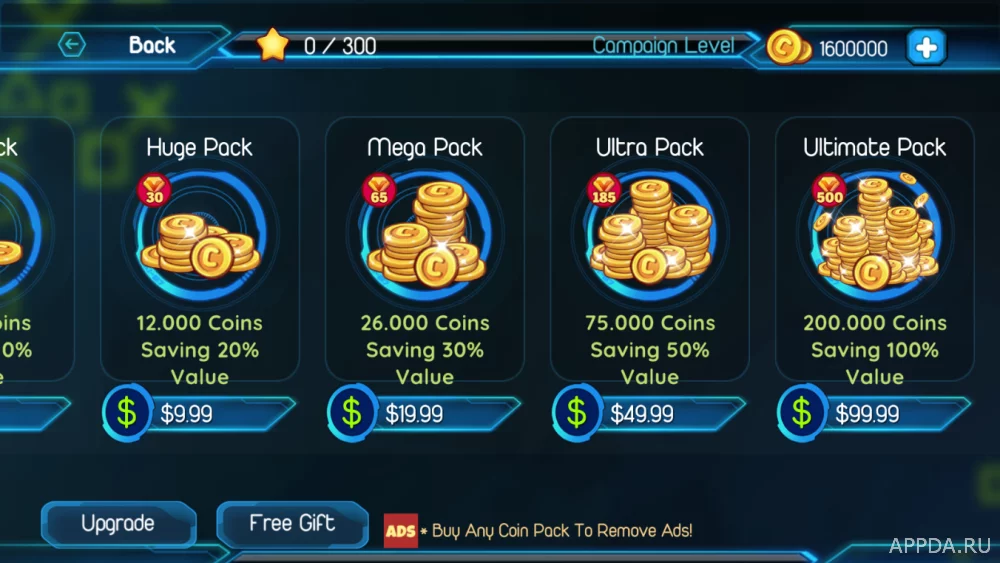This screenshot has width=1000, height=563.
Task: Select the Huge Pack coin card
Action: click(x=199, y=250)
